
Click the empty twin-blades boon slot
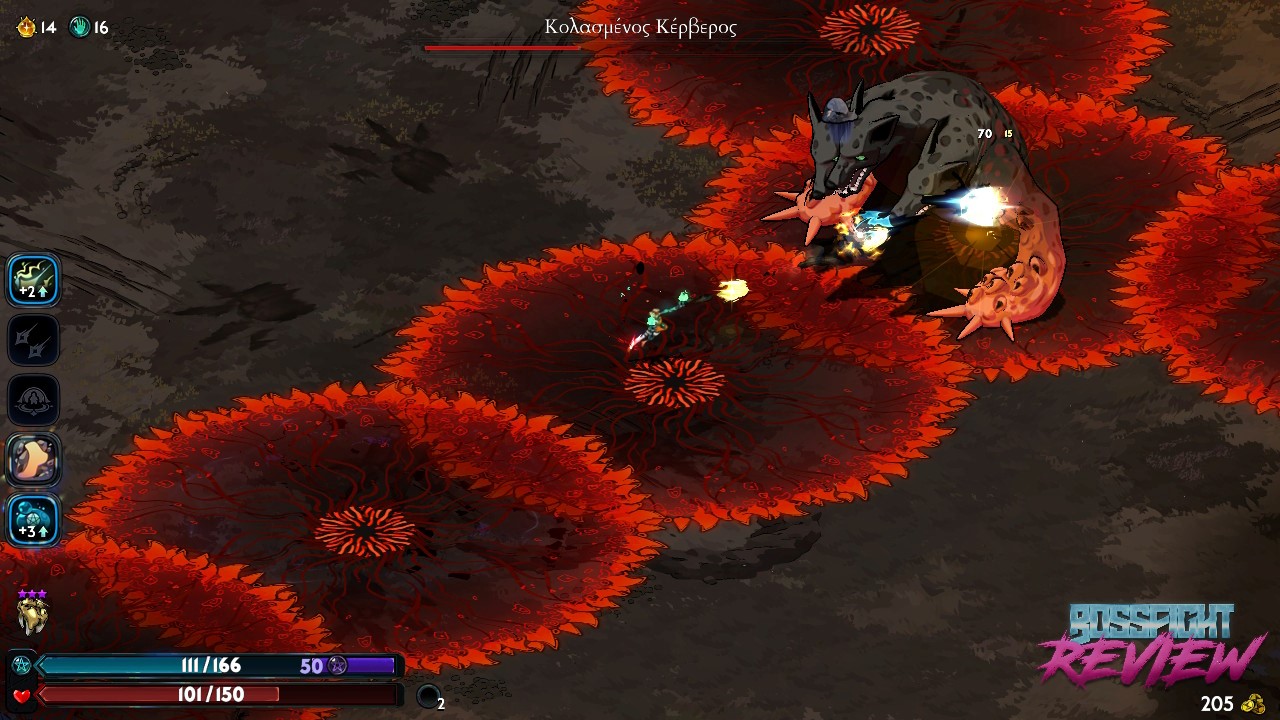[x=34, y=340]
